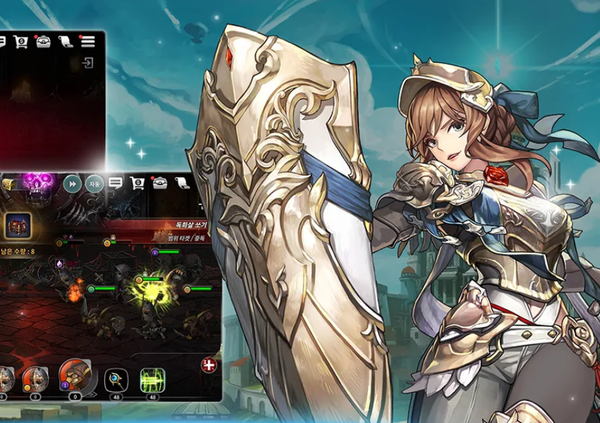Open the quest scroll in the battle panel
600x423 pixels.
[x=181, y=183]
